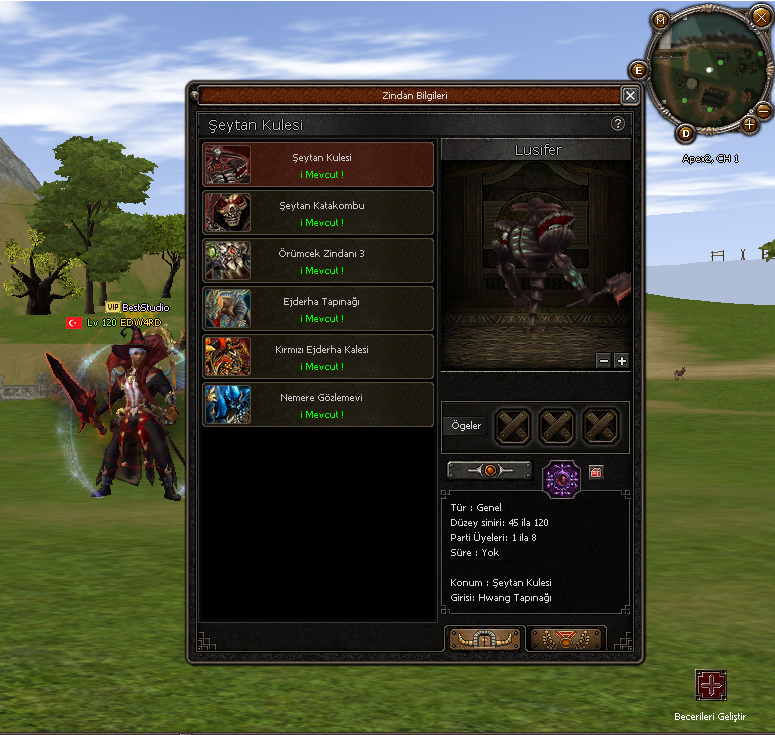Click the small red chest icon
Image resolution: width=775 pixels, height=735 pixels.
[596, 472]
